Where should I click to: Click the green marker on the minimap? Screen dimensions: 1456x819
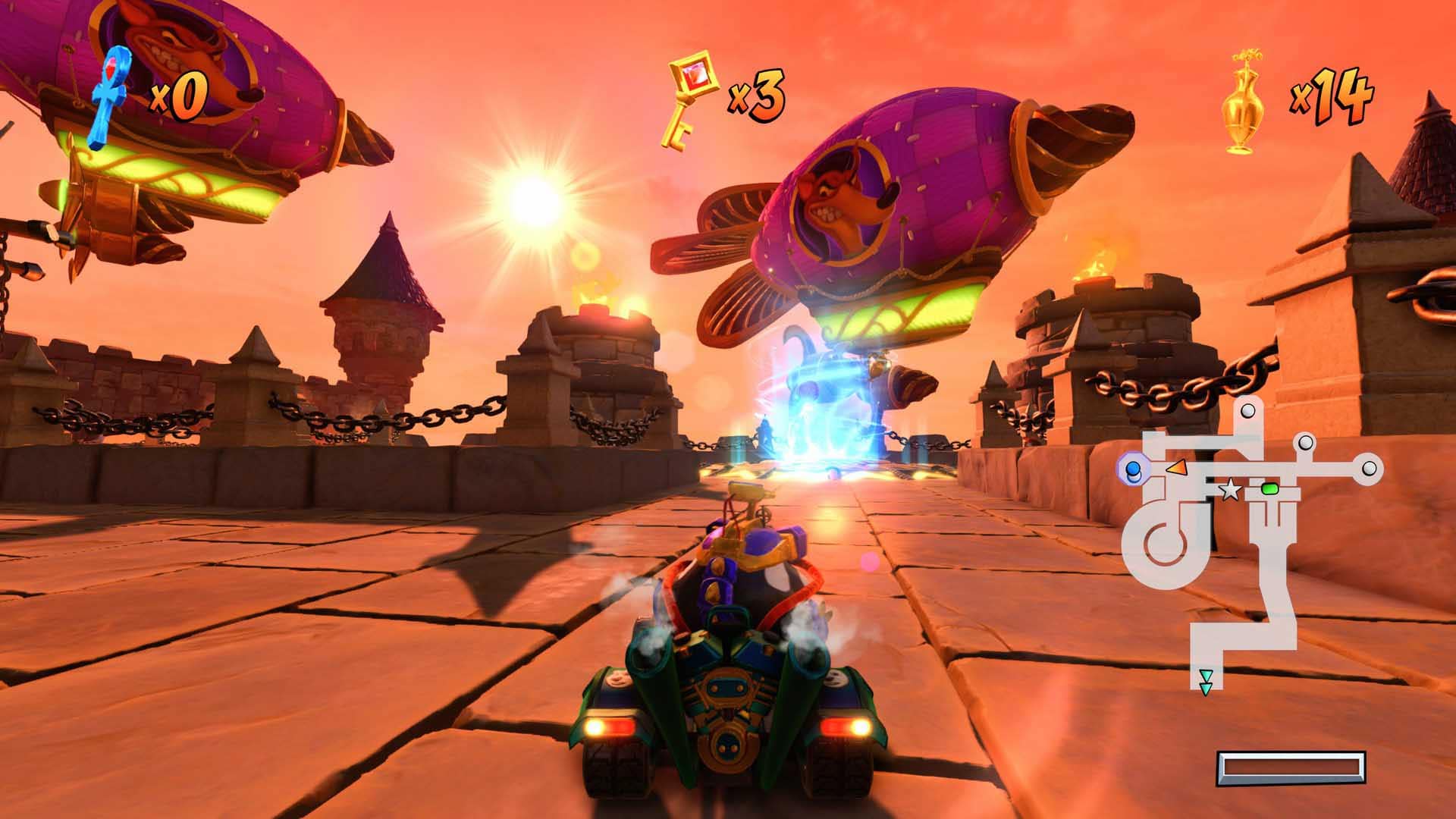tap(1269, 489)
